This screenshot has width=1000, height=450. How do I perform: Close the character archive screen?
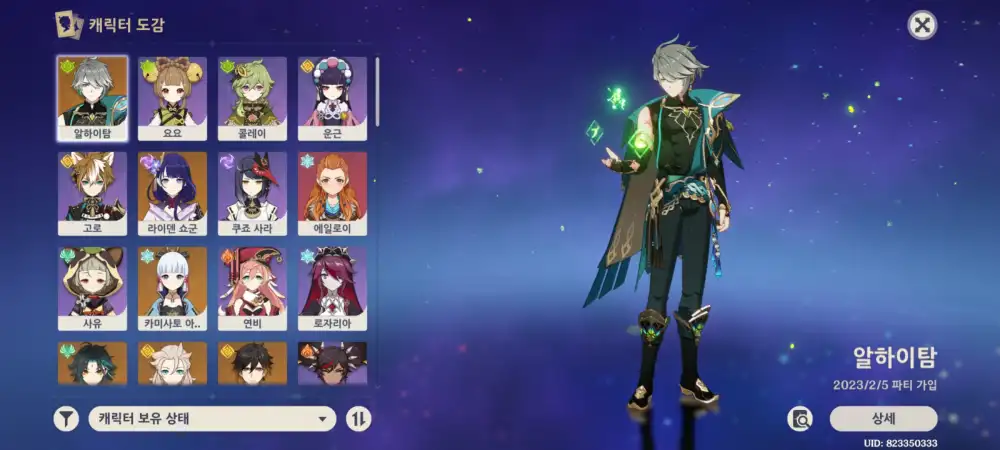tap(922, 25)
